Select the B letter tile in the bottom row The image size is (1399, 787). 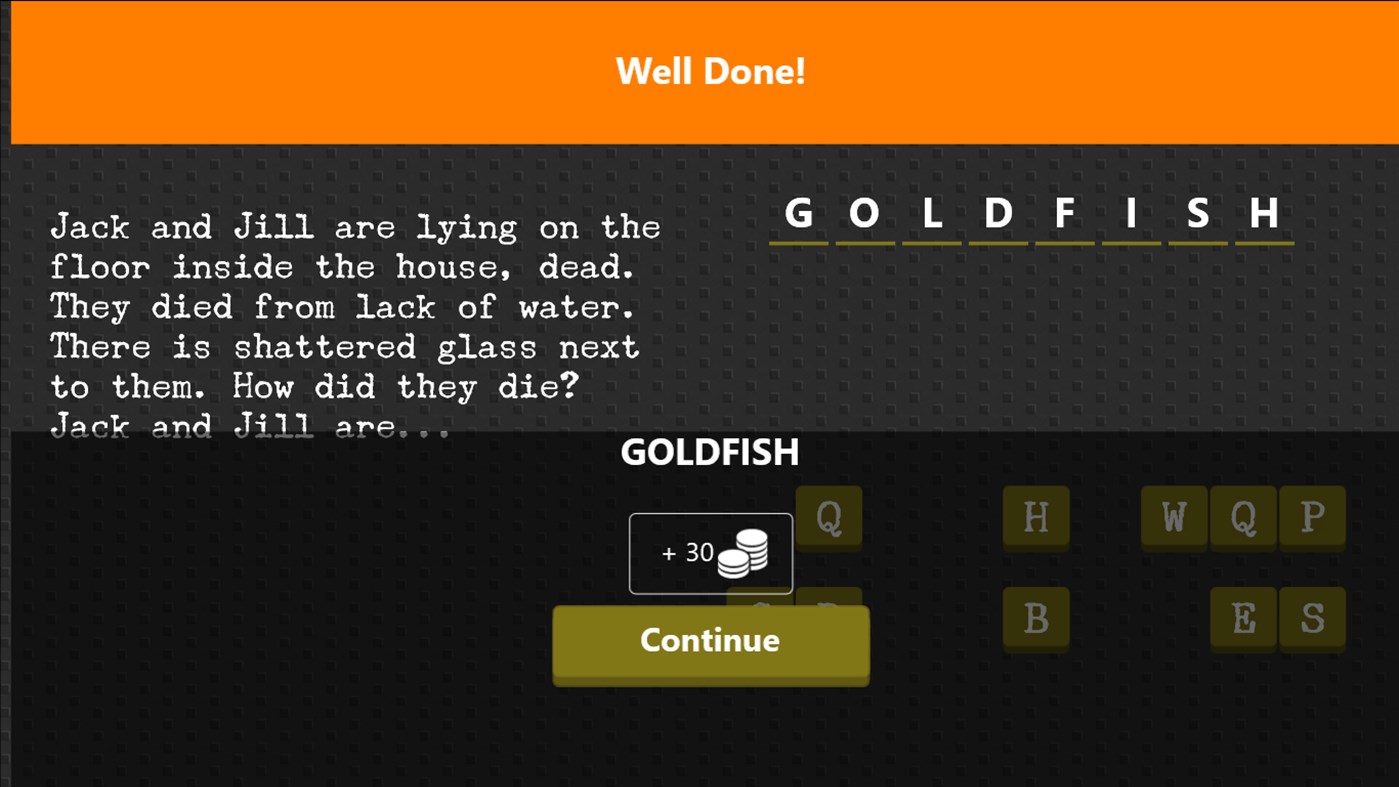click(1036, 619)
